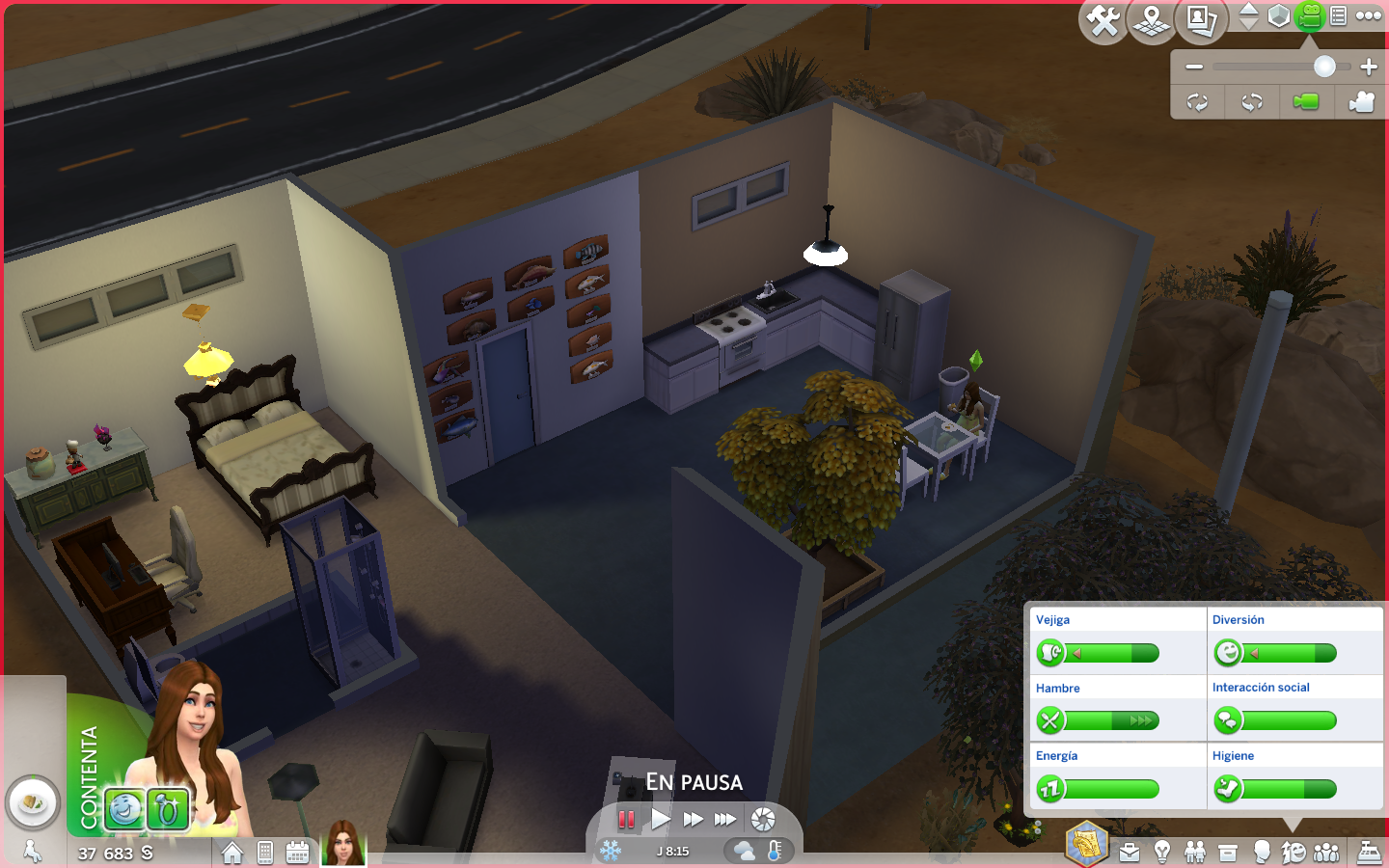Zoom the camera in with the plus button

(x=1369, y=67)
